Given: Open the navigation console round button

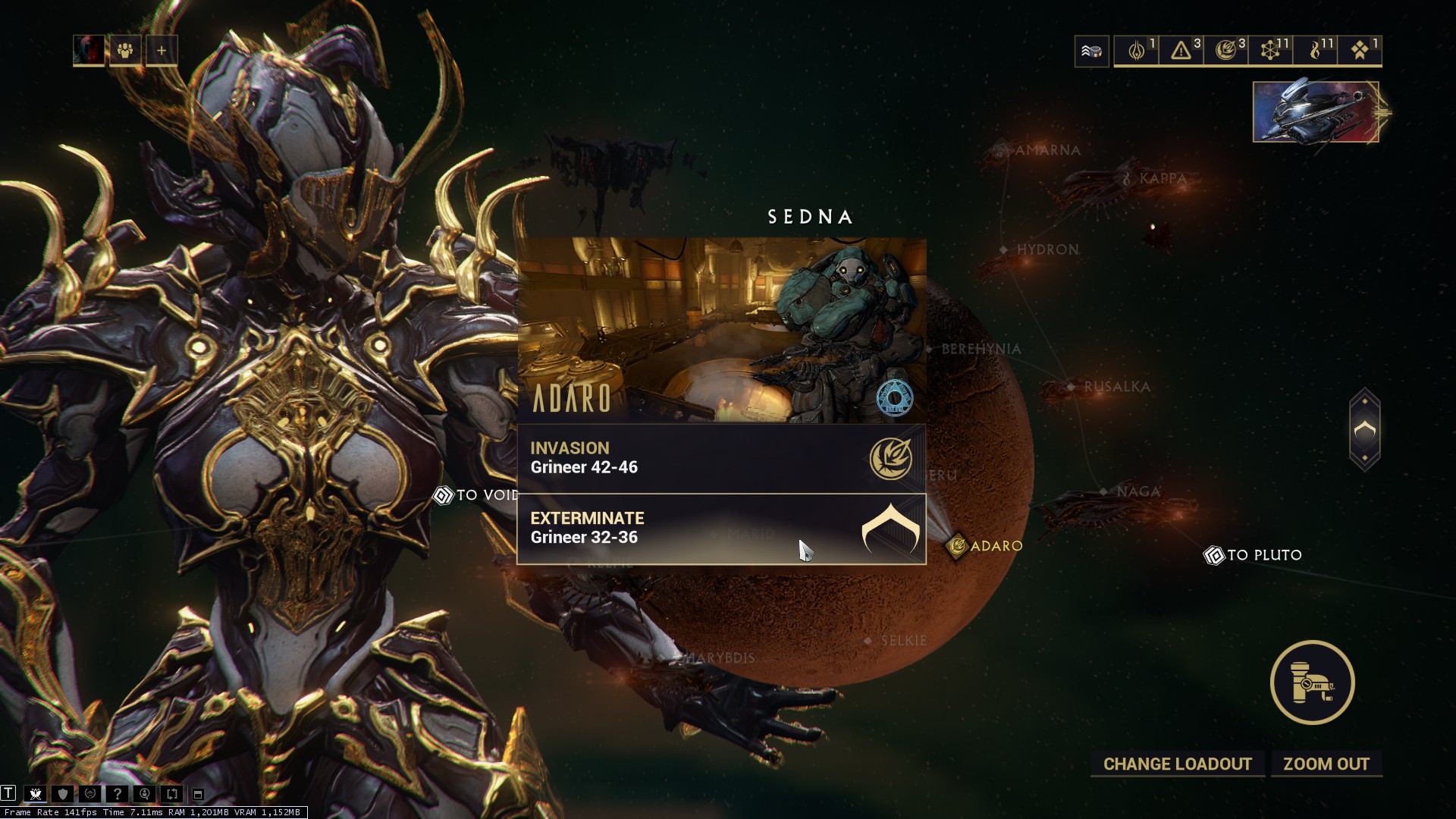Looking at the screenshot, I should 1313,682.
